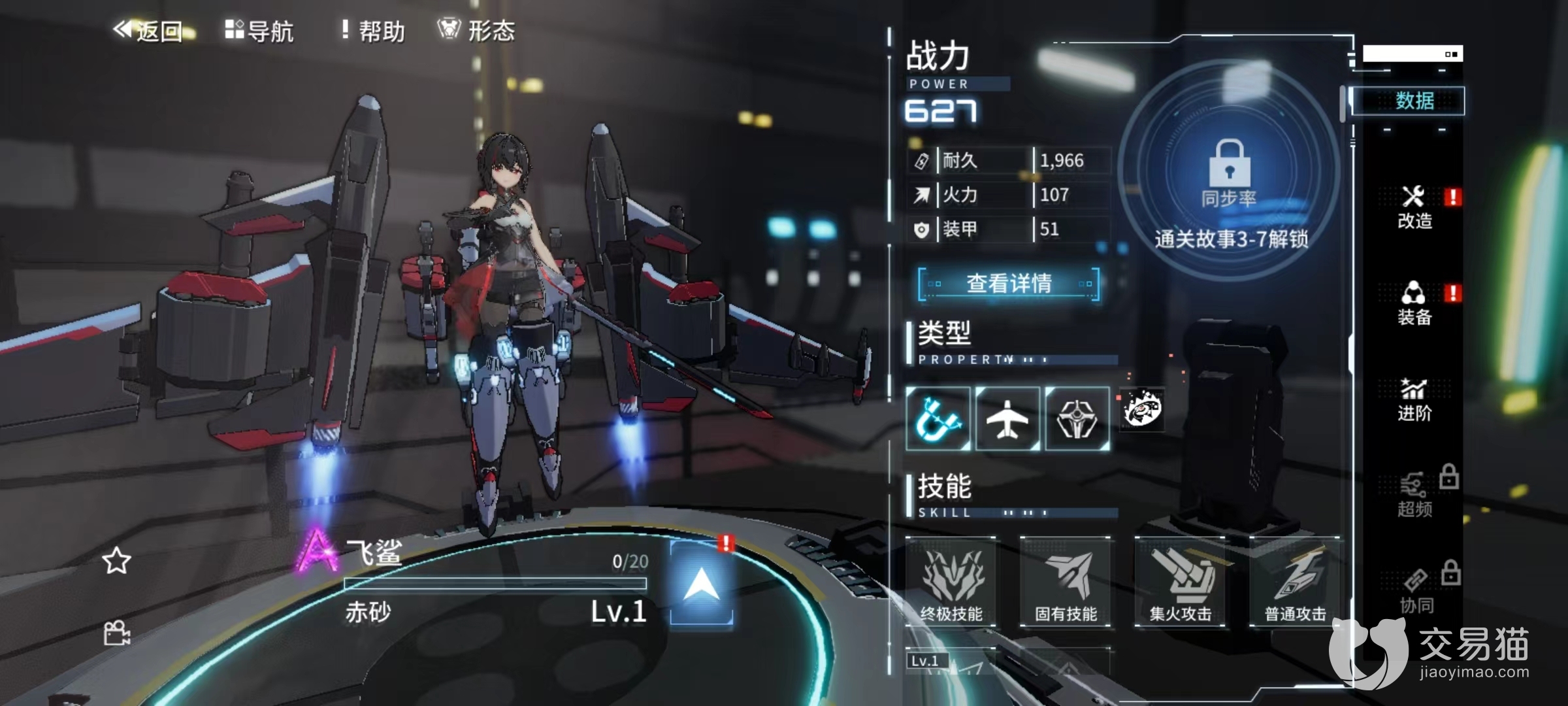This screenshot has width=1568, height=706.
Task: Inspect the 集火攻击 focus fire skill
Action: click(x=1180, y=582)
